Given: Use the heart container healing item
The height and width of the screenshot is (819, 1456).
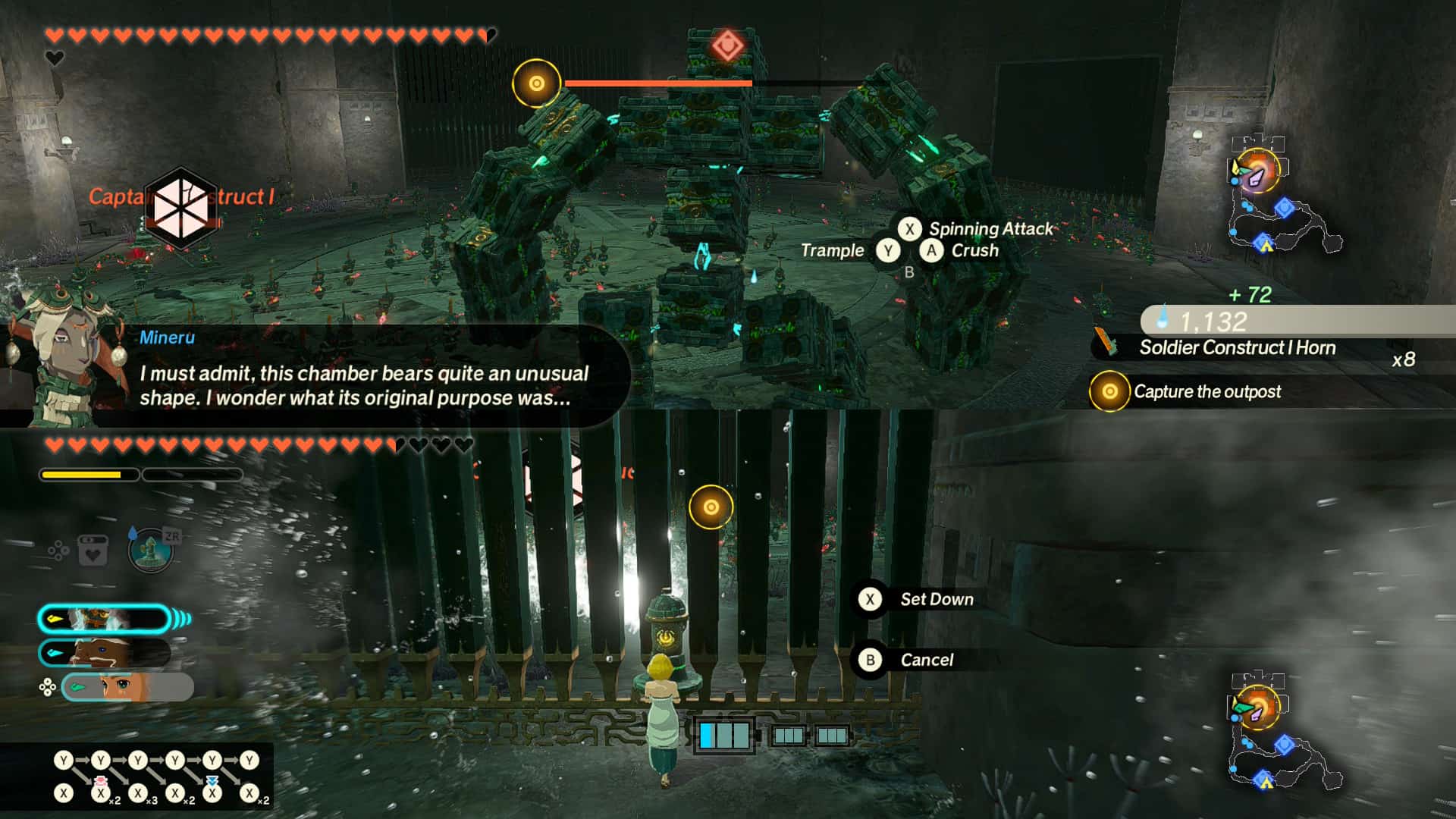Looking at the screenshot, I should [93, 551].
